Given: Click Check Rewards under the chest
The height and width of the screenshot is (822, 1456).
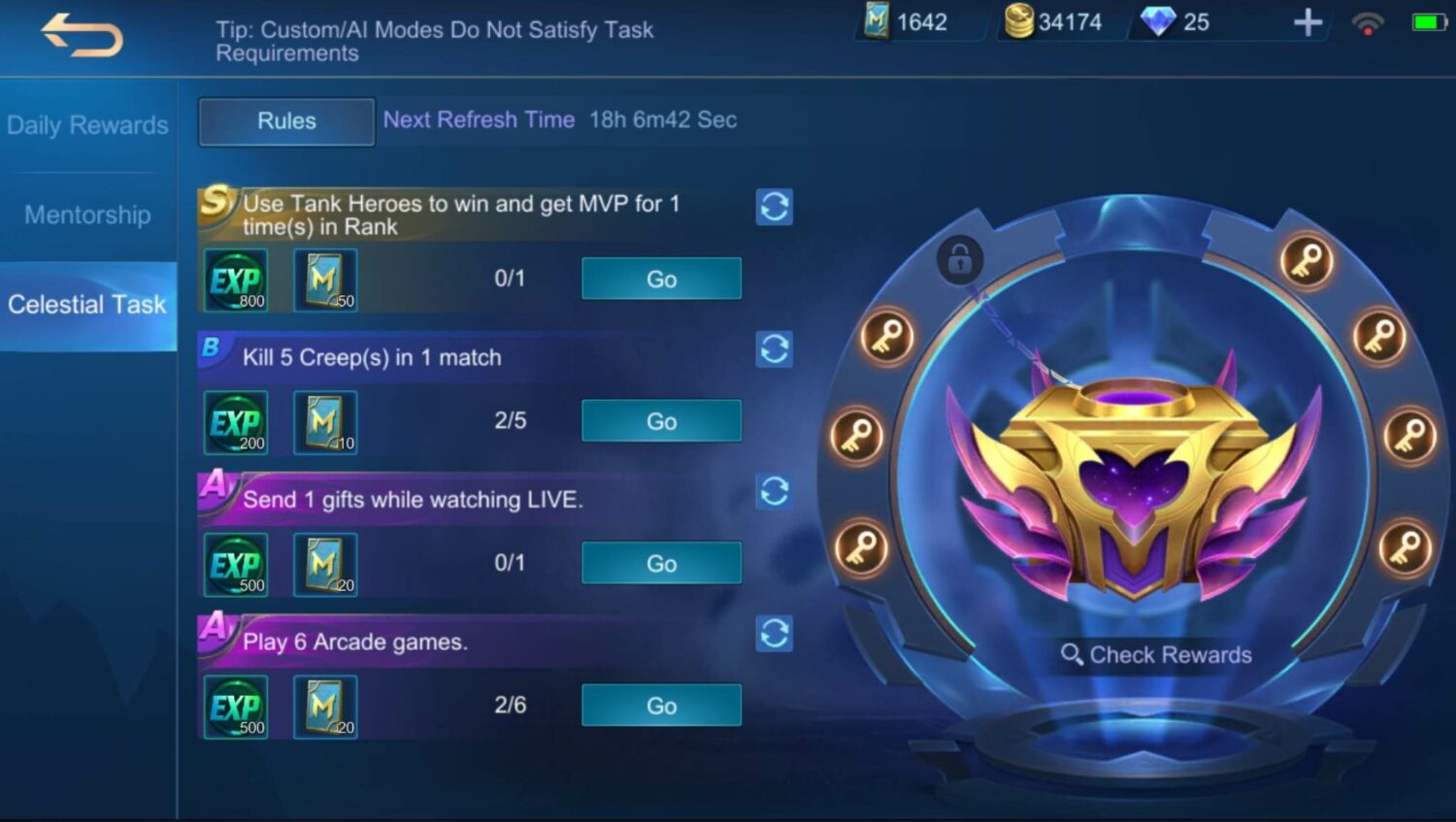Looking at the screenshot, I should [x=1155, y=654].
